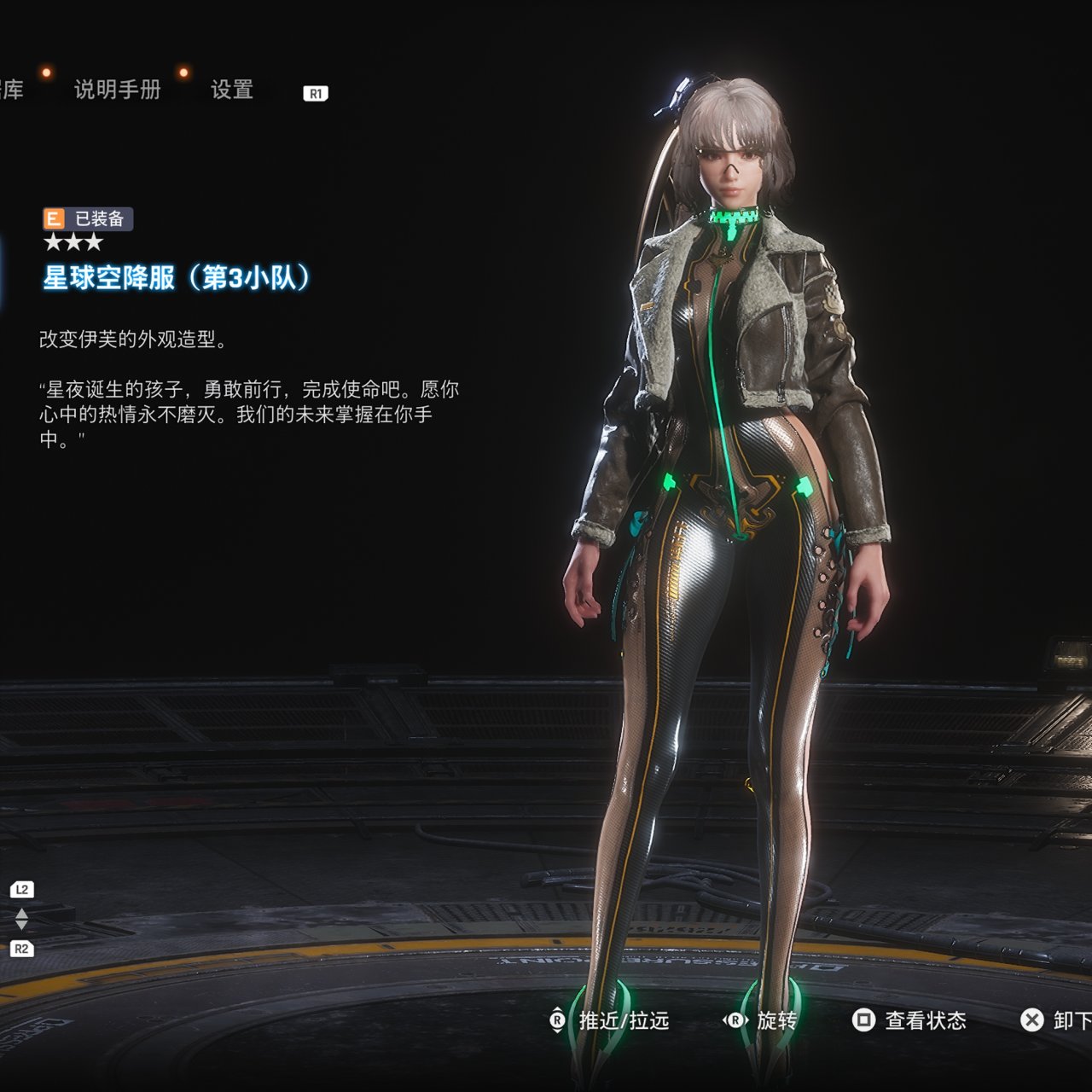Click the orange notification dot near 说明手册
The image size is (1092, 1092).
(x=45, y=73)
